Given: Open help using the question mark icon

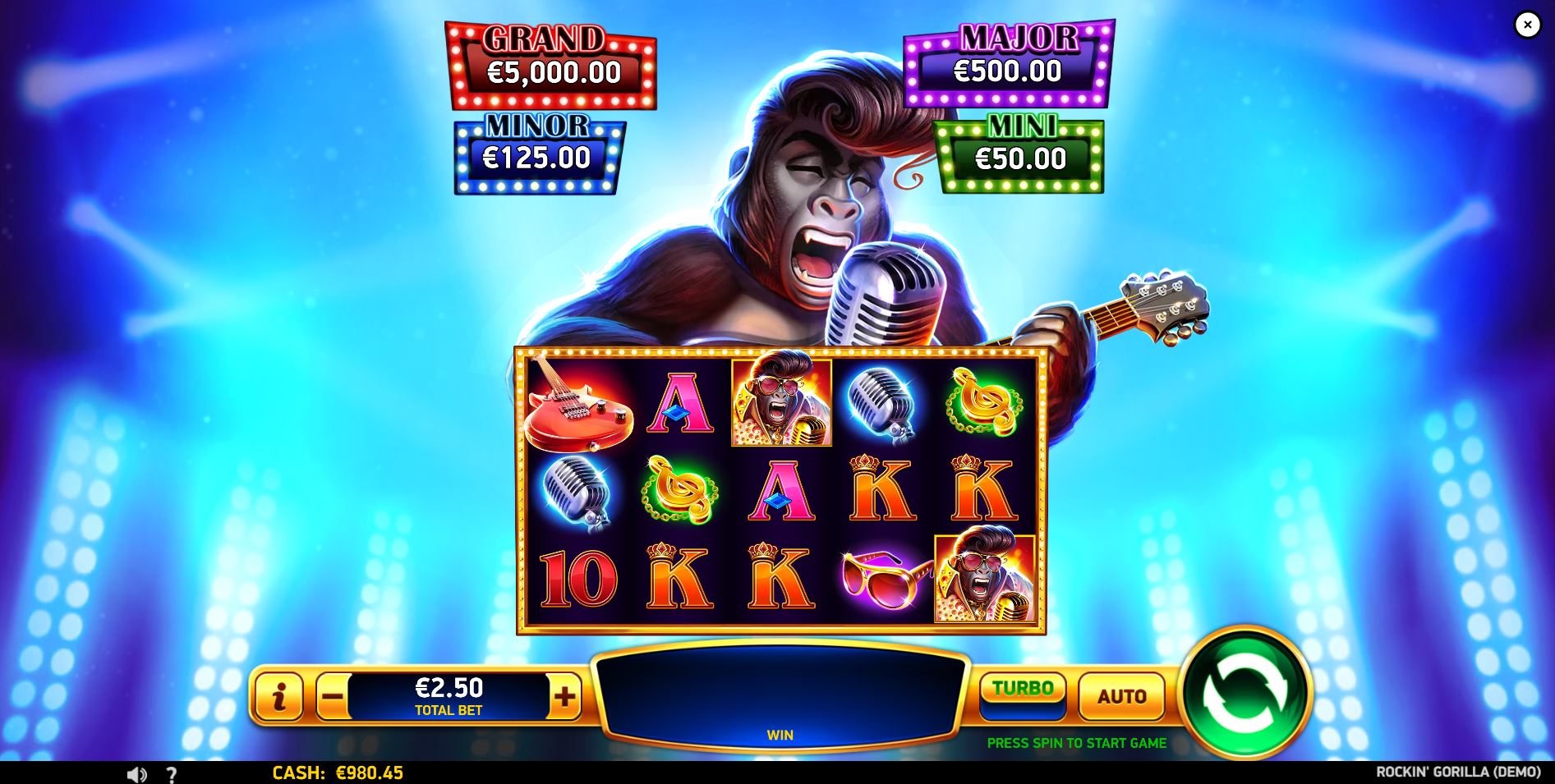Looking at the screenshot, I should click(172, 772).
